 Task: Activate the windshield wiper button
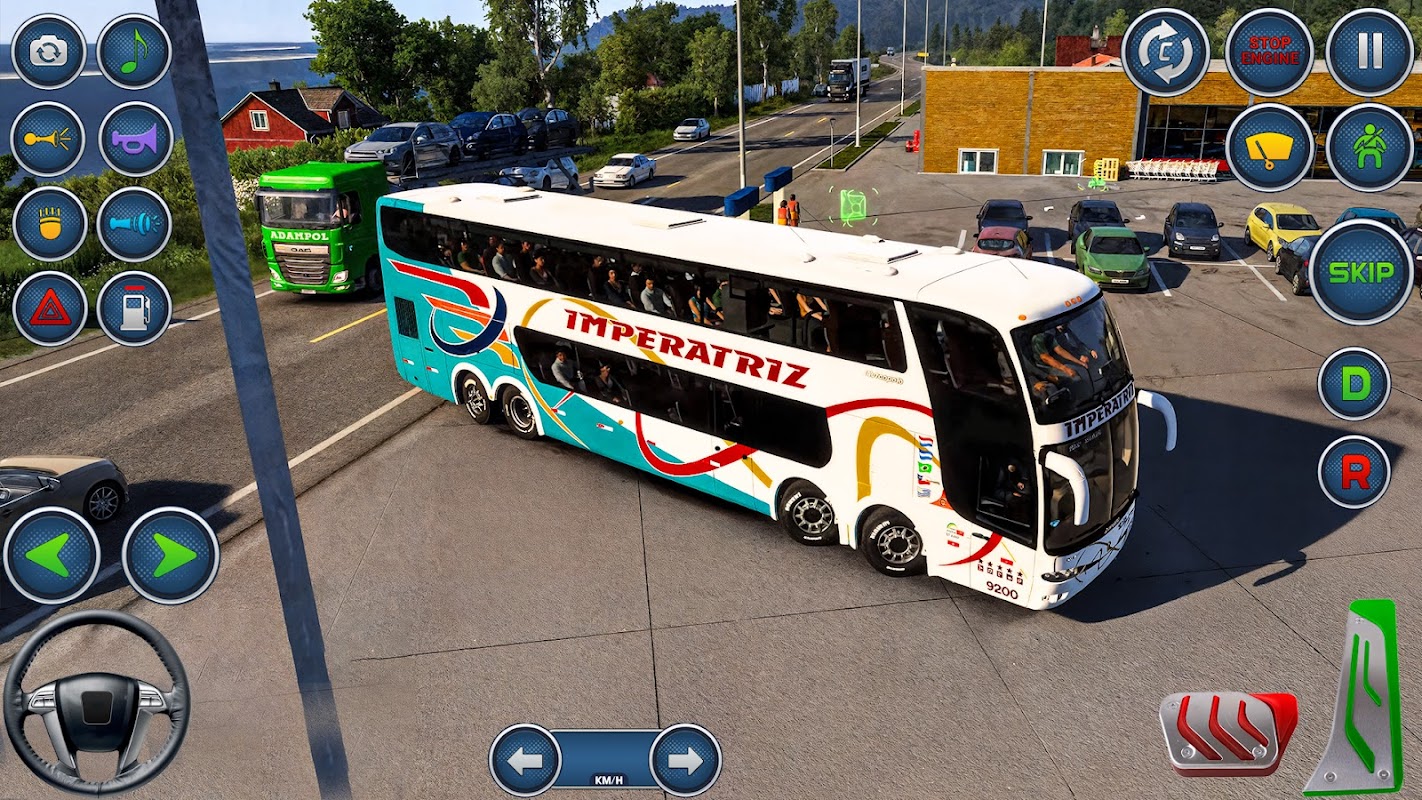[1269, 148]
